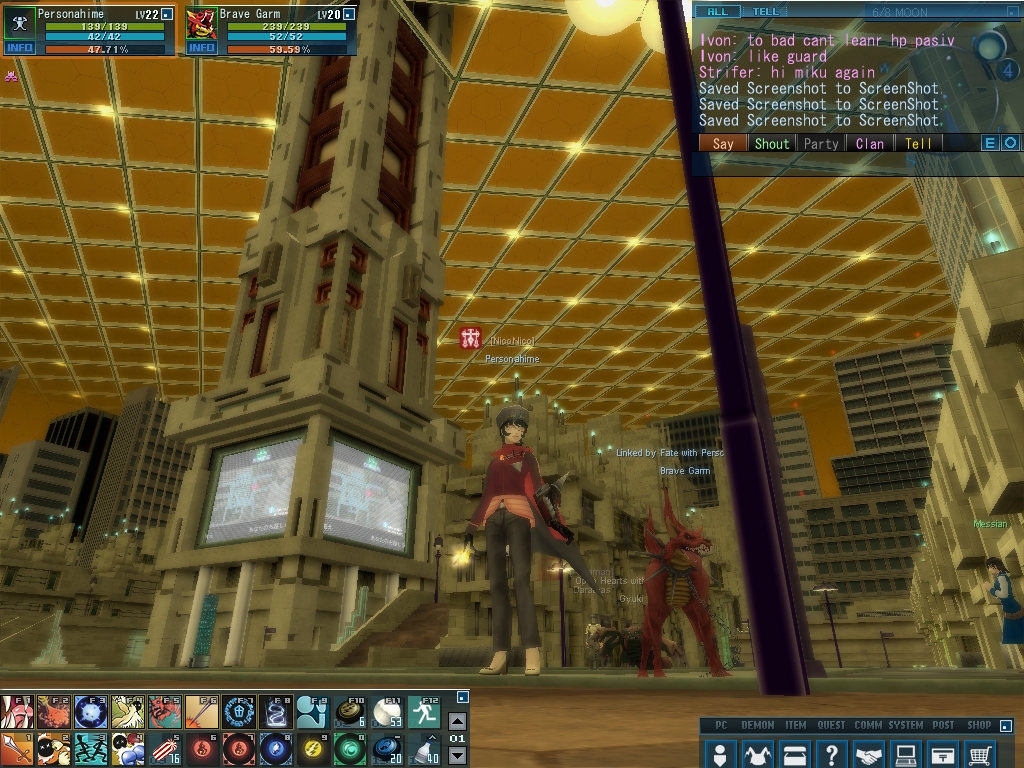Choose the Party chat channel
This screenshot has height=768, width=1024.
[x=821, y=144]
